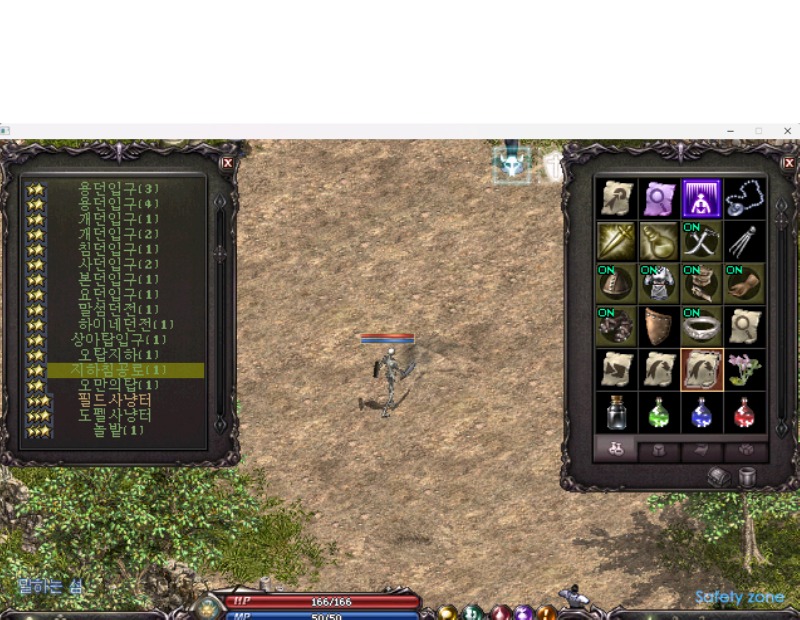The image size is (800, 620).
Task: Choose the 상아탑입구(1) destination
Action: click(119, 340)
